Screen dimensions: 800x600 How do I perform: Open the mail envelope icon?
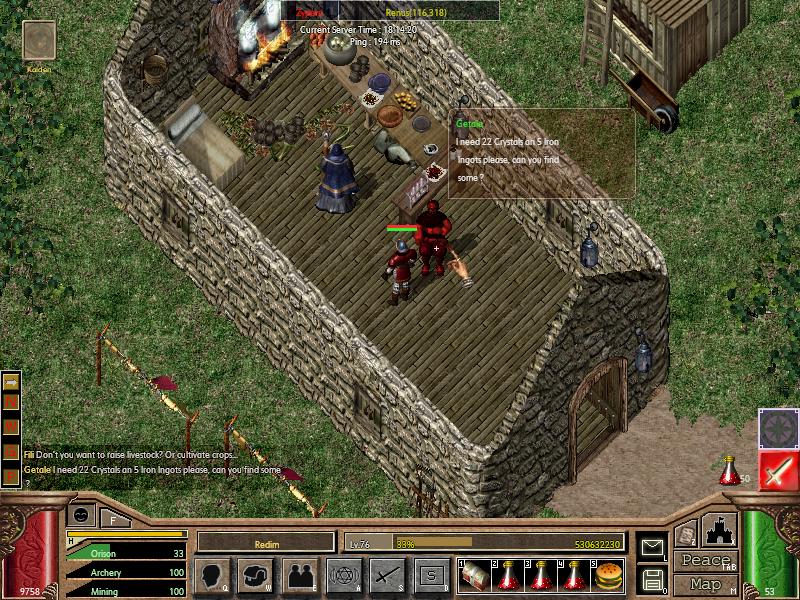[652, 546]
